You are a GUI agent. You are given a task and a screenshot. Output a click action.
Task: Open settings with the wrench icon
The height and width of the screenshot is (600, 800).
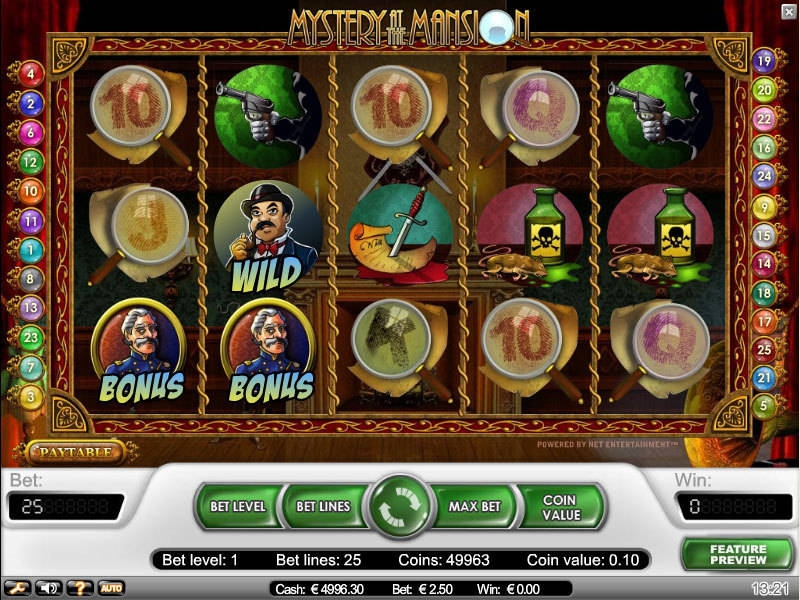(16, 588)
